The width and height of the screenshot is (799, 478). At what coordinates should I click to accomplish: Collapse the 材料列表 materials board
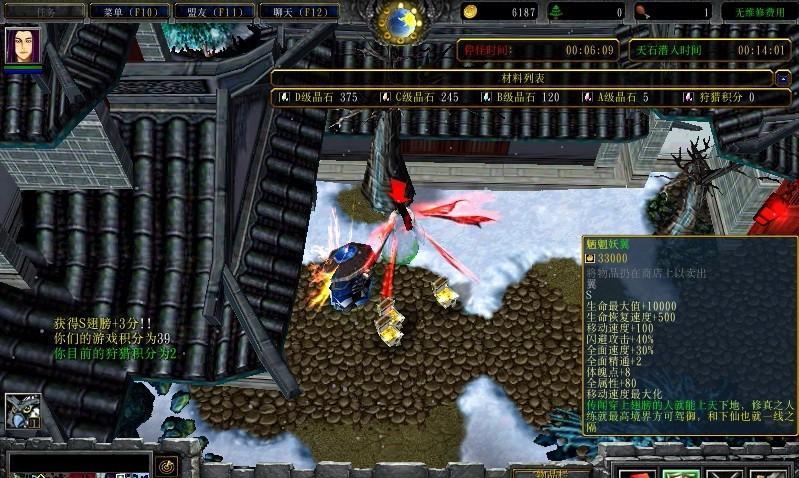[x=786, y=77]
